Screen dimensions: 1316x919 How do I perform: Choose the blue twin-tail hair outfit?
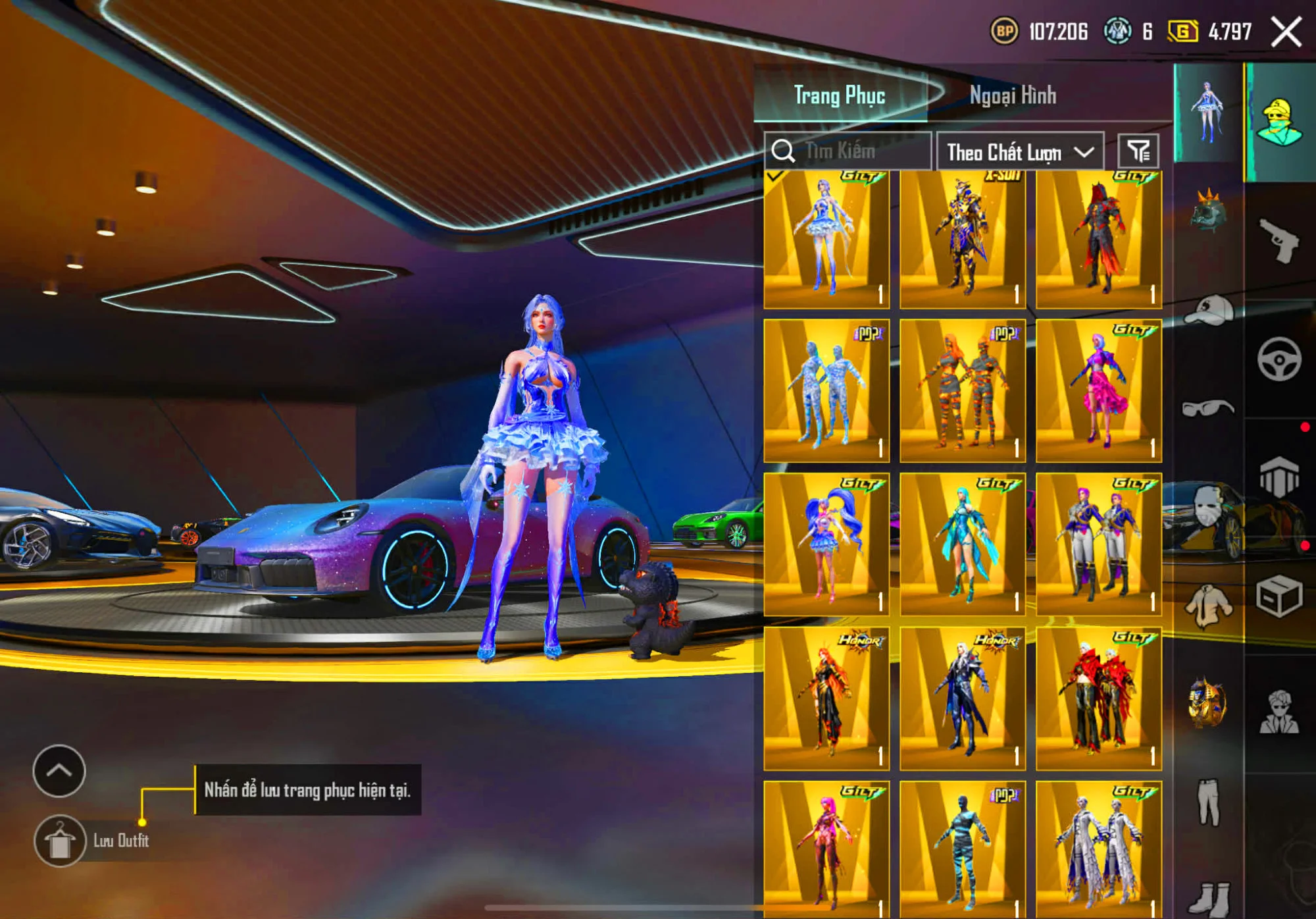[x=826, y=544]
